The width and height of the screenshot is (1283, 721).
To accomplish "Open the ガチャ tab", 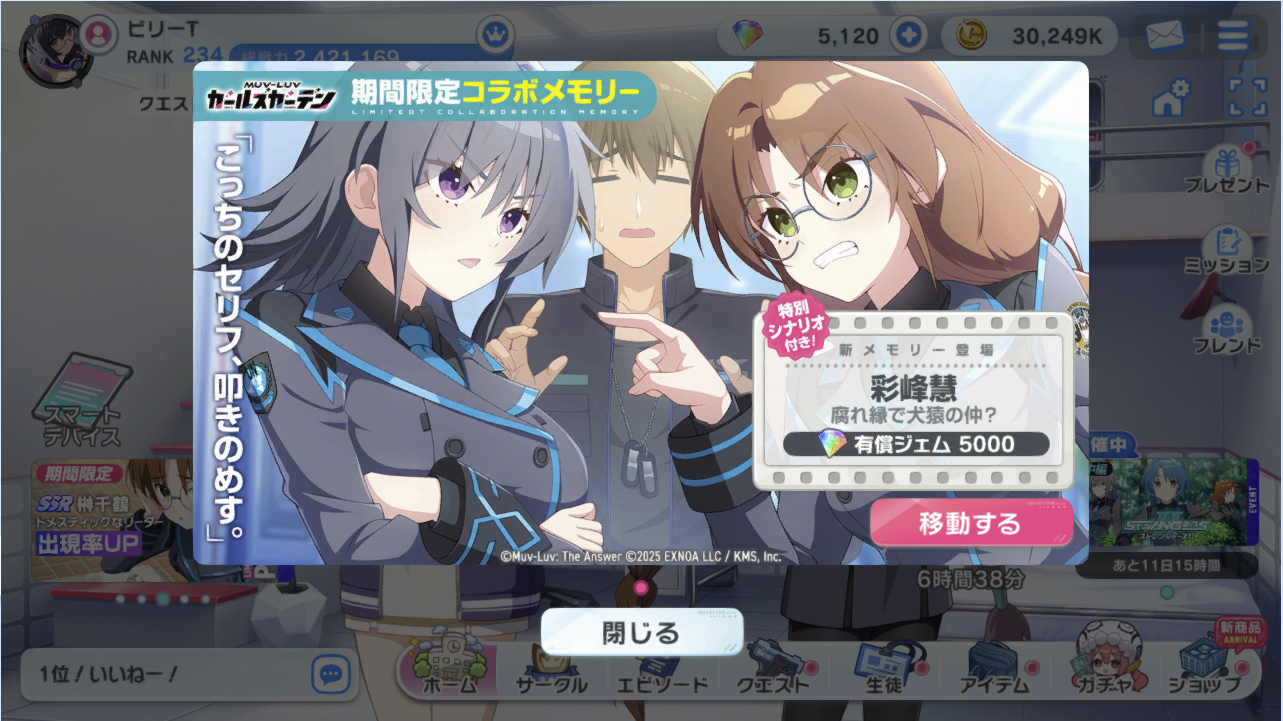I will click(x=1104, y=670).
